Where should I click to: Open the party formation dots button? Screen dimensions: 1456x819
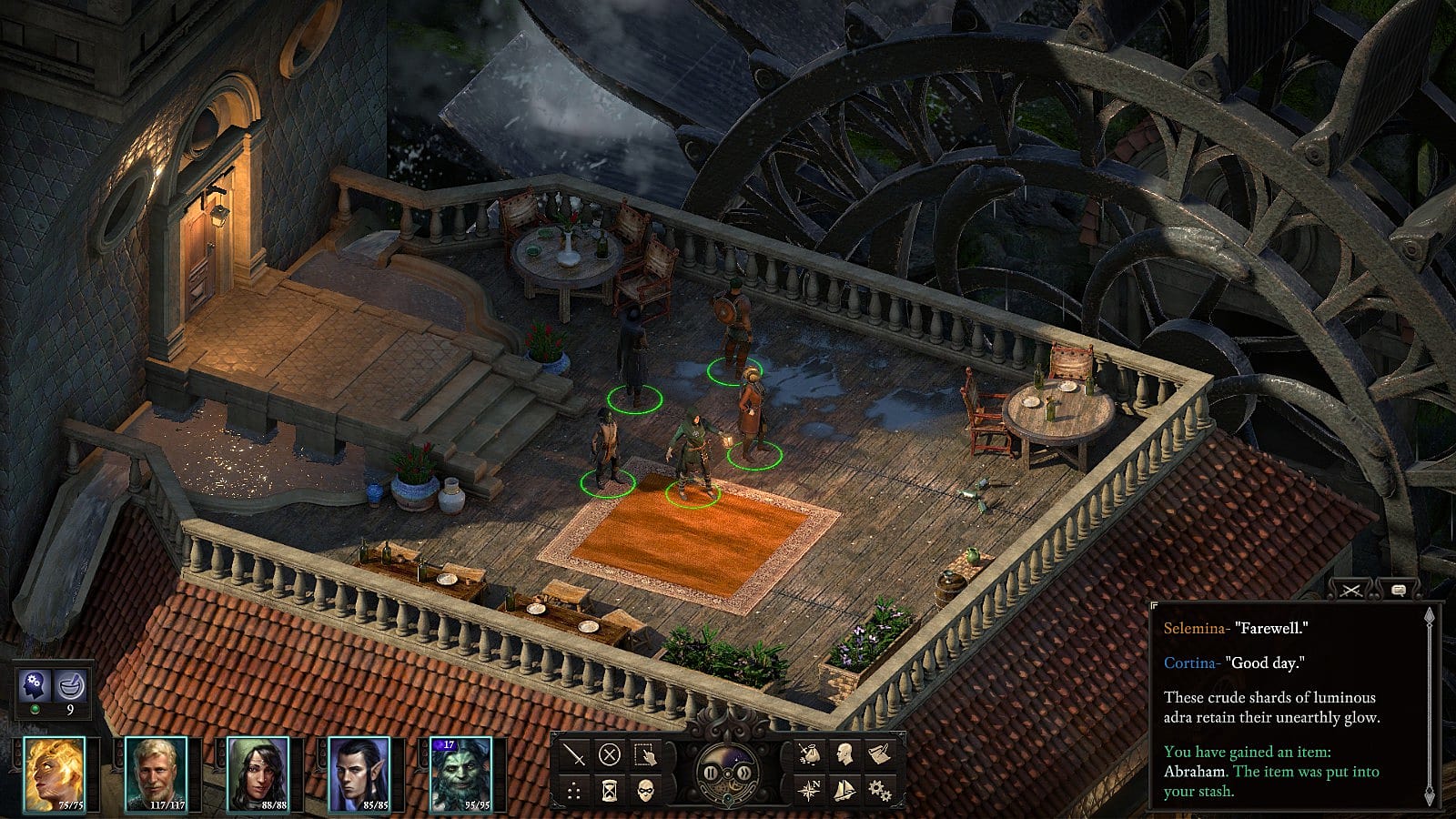click(574, 790)
